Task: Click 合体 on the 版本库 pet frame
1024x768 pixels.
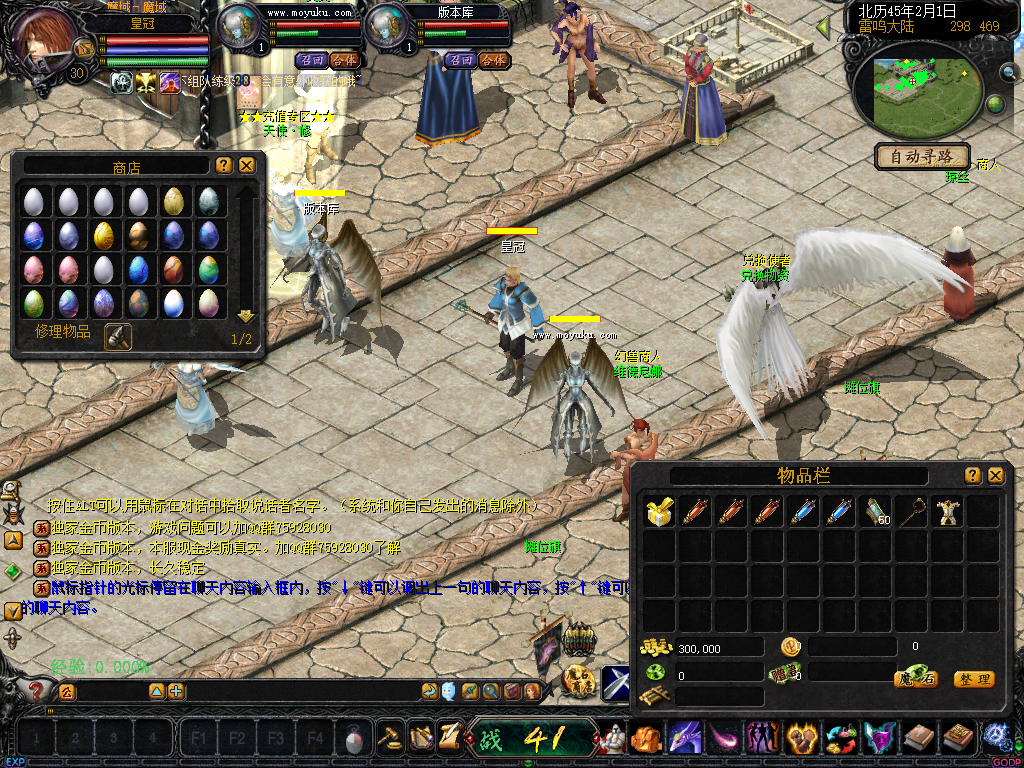Action: (x=492, y=60)
